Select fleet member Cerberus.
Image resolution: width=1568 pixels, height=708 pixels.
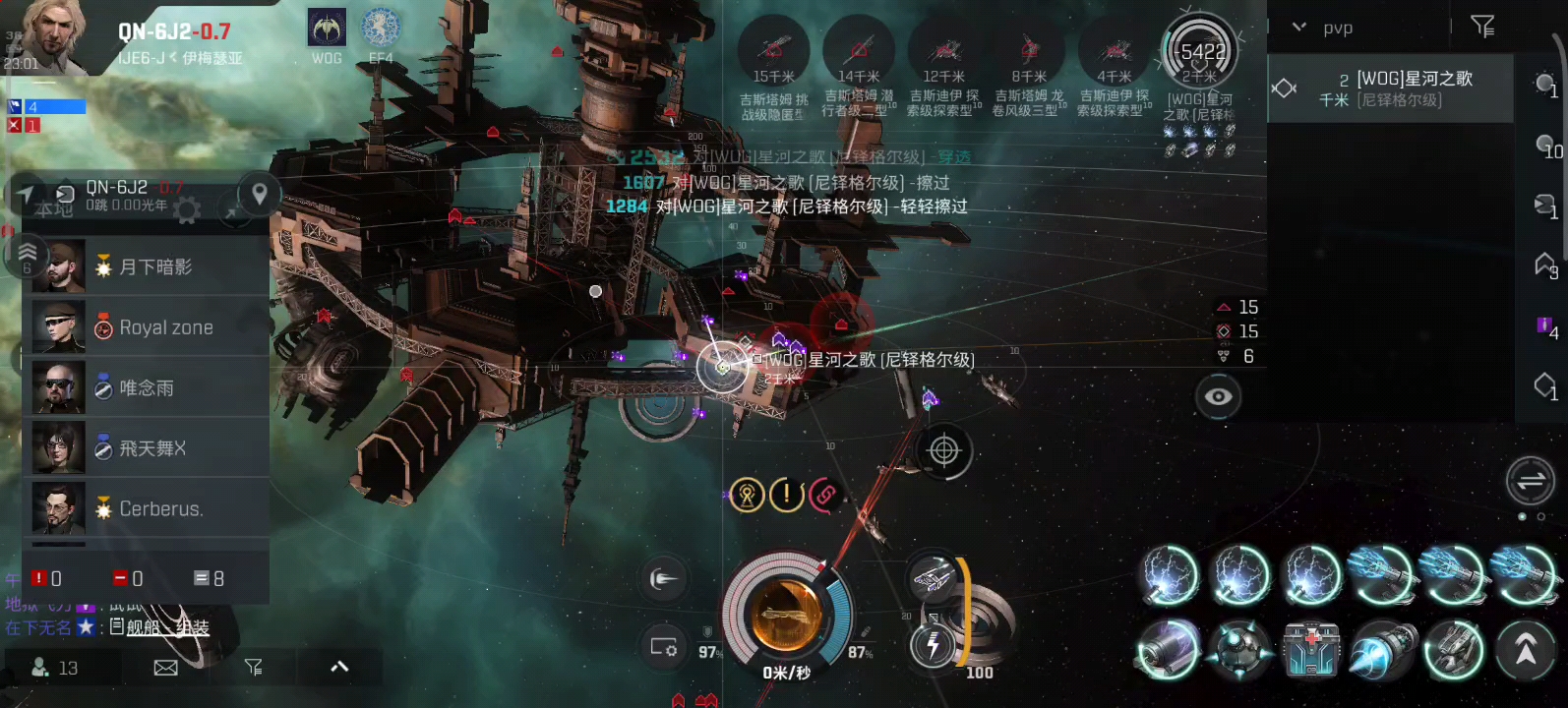tap(148, 508)
